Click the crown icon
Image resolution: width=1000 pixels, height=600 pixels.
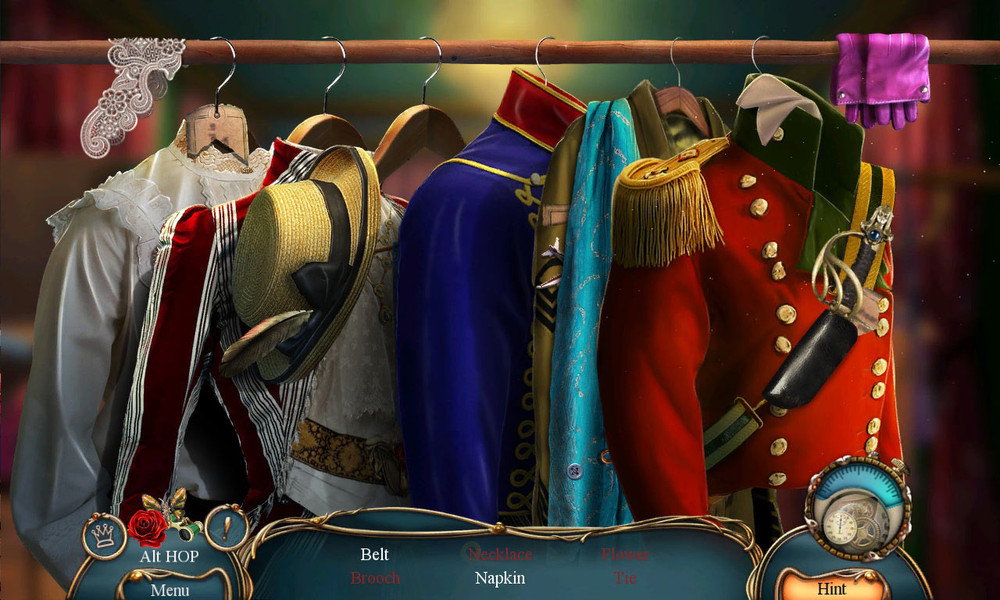coord(103,532)
